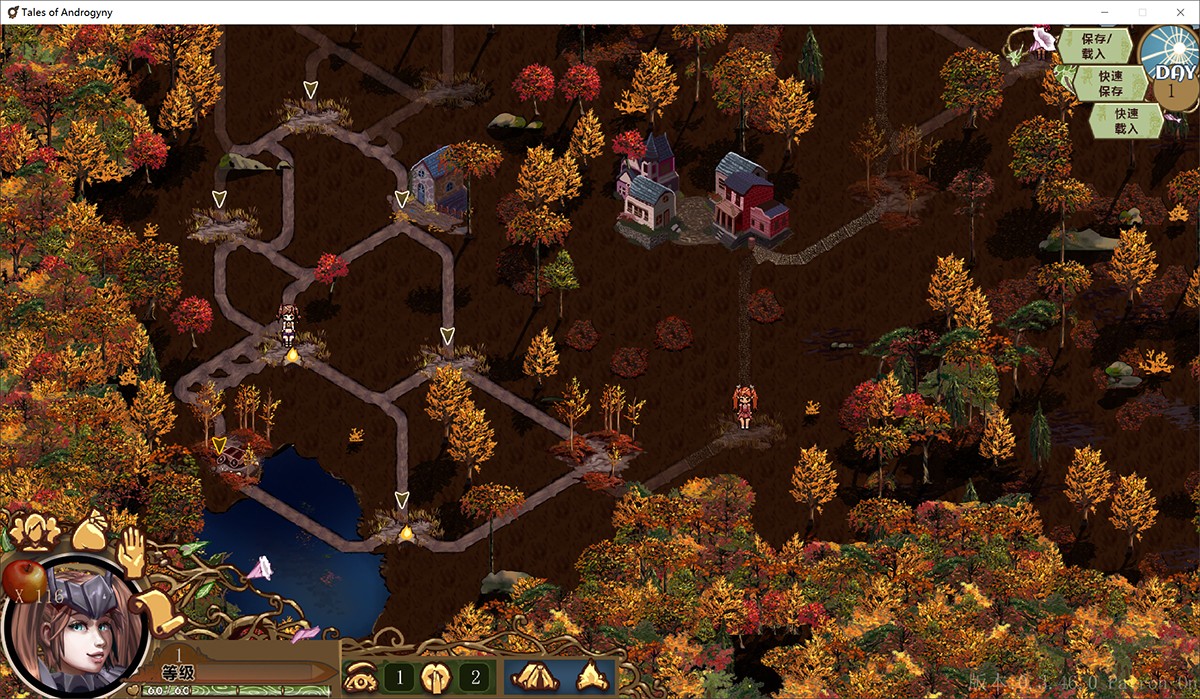Open the 保存/載入 save and load menu
The width and height of the screenshot is (1200, 699).
(1094, 46)
